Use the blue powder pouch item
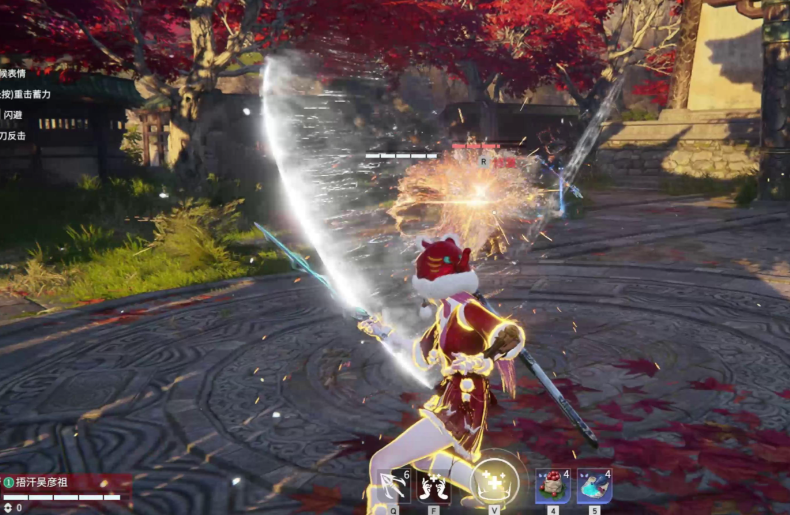The width and height of the screenshot is (790, 515). click(x=594, y=487)
